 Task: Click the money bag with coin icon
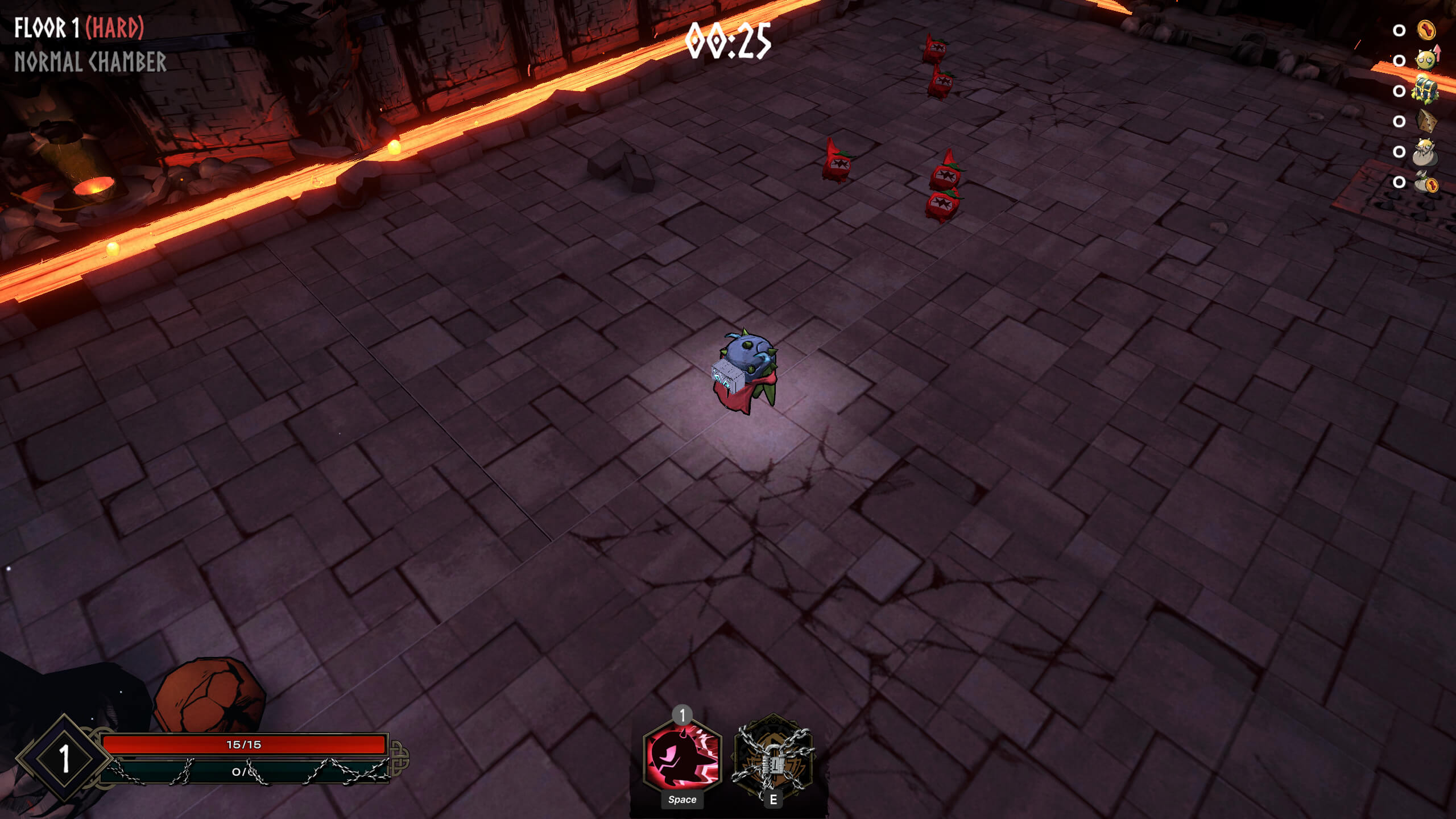coord(1426,183)
